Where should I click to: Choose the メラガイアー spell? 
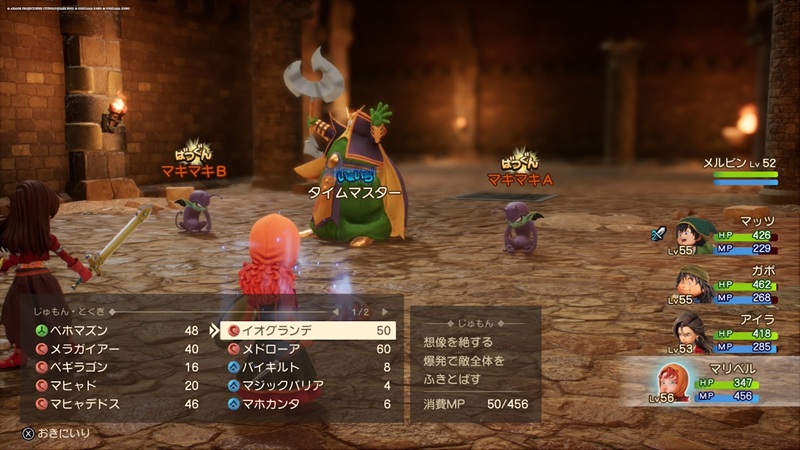[110, 348]
